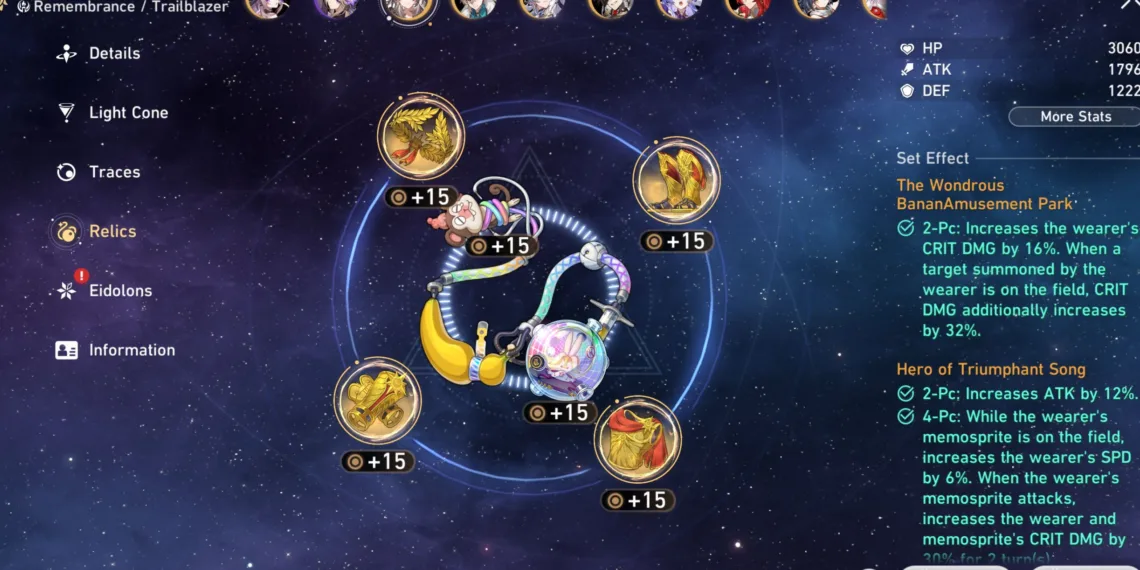This screenshot has width=1140, height=570.
Task: Select the red-caped armor relic slot
Action: point(638,439)
